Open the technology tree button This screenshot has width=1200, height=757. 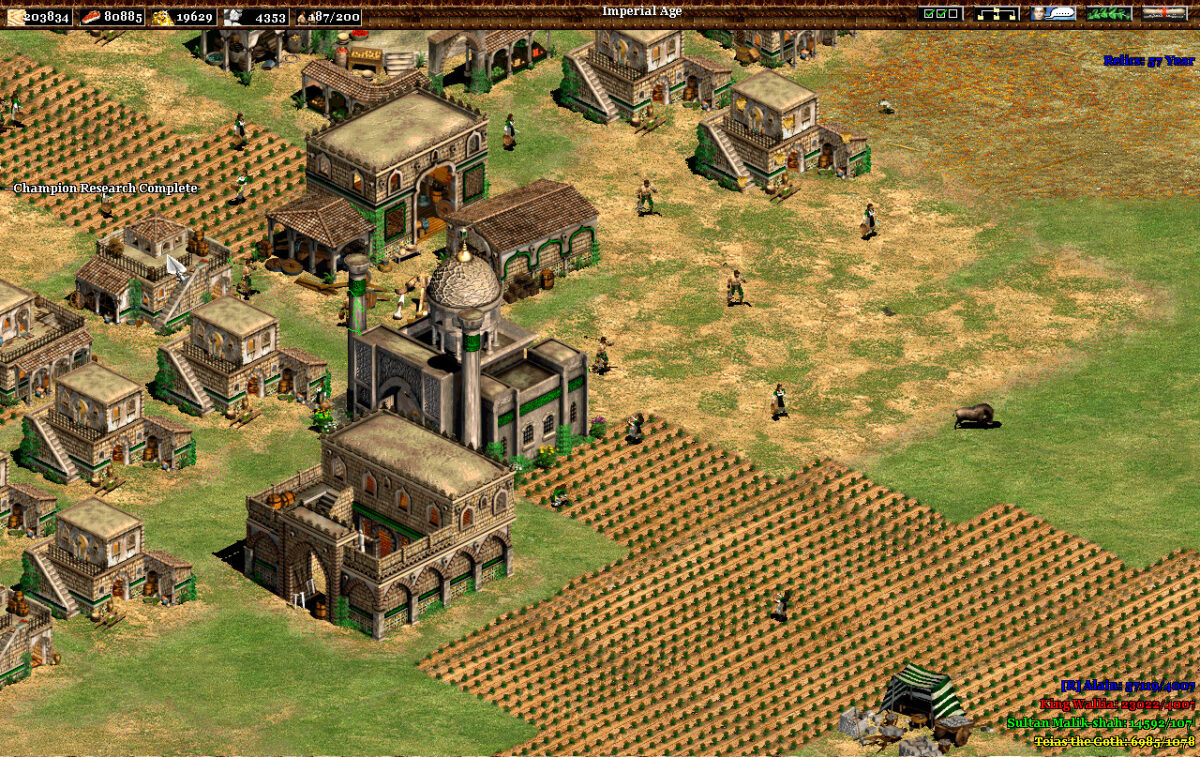tap(997, 14)
